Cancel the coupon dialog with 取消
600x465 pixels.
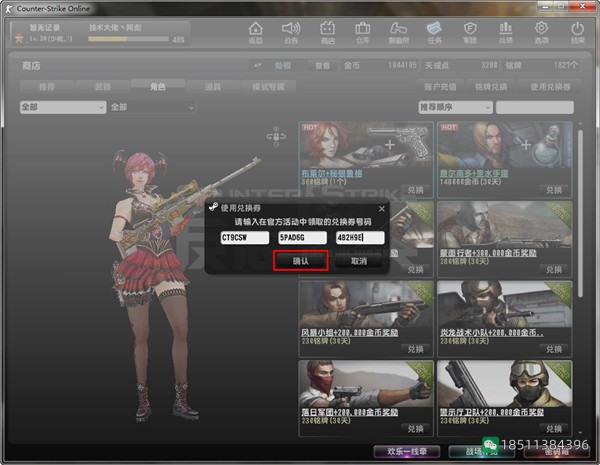click(358, 260)
